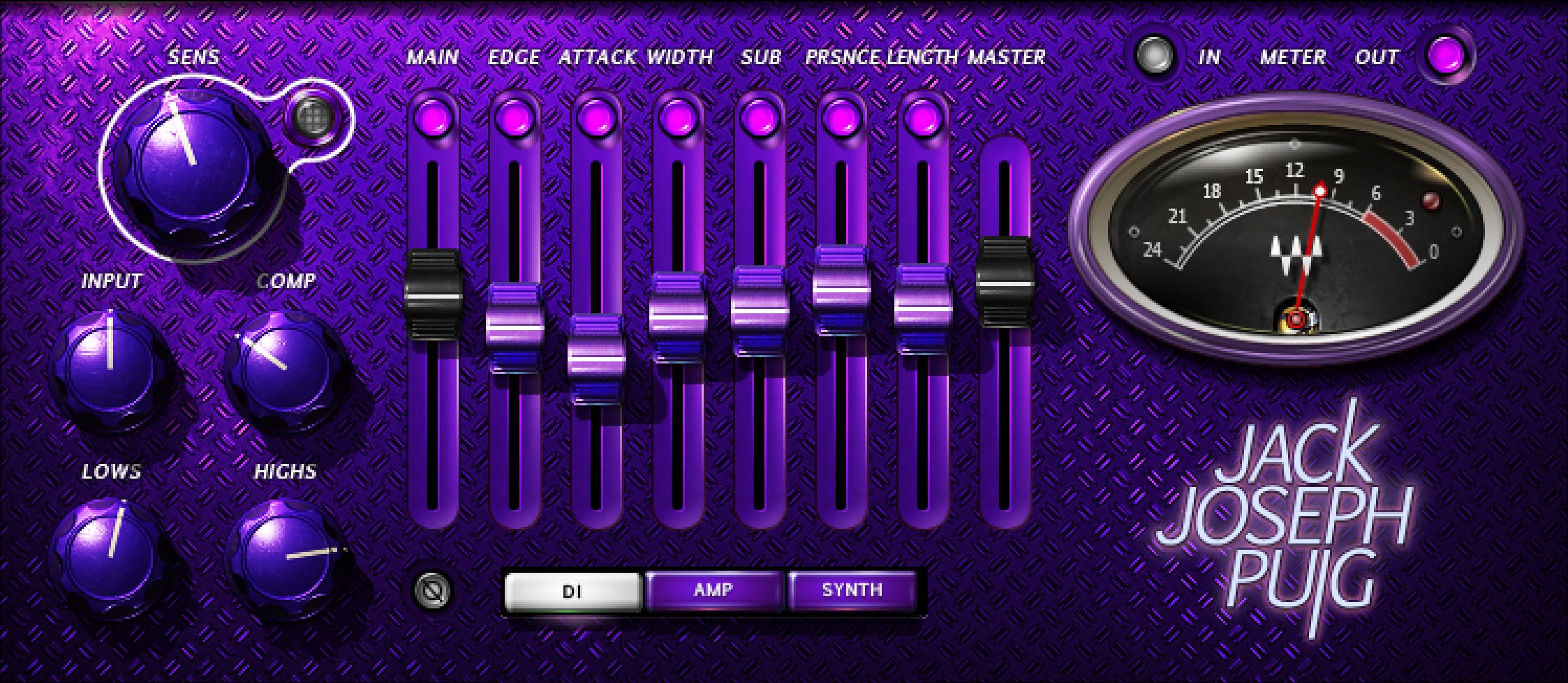Screen dimensions: 1568x683
Task: Toggle the phase invert button beside DI
Action: pyautogui.click(x=433, y=591)
